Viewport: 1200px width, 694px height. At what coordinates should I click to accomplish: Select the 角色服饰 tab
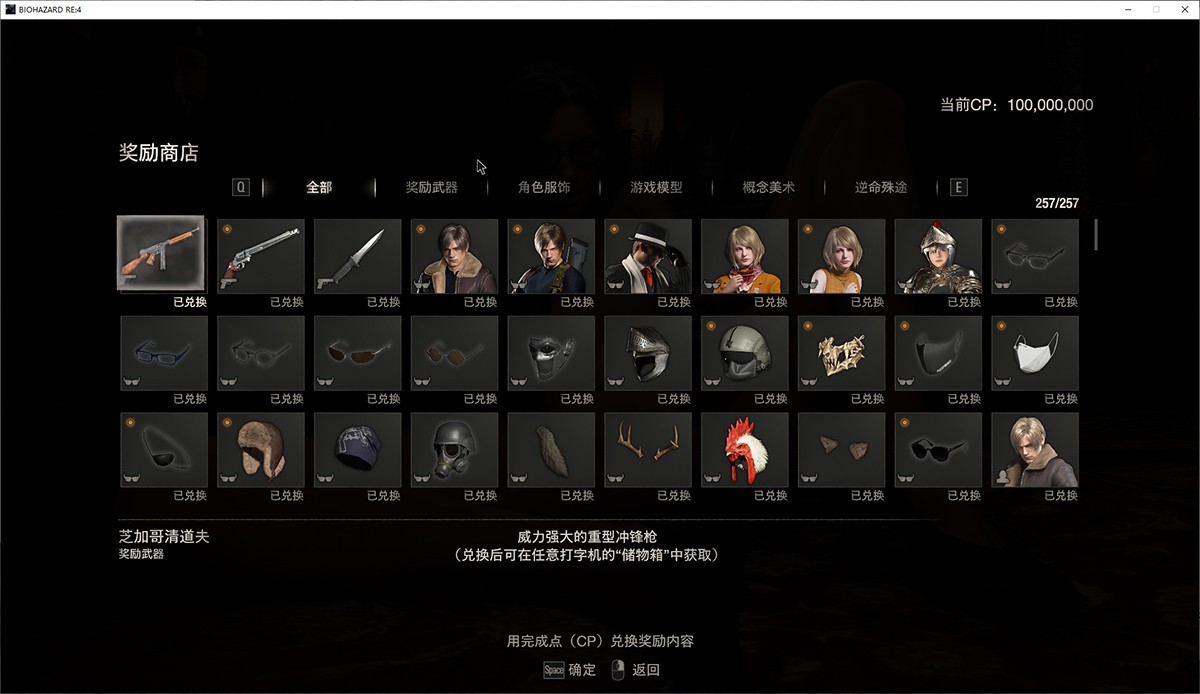[x=544, y=187]
